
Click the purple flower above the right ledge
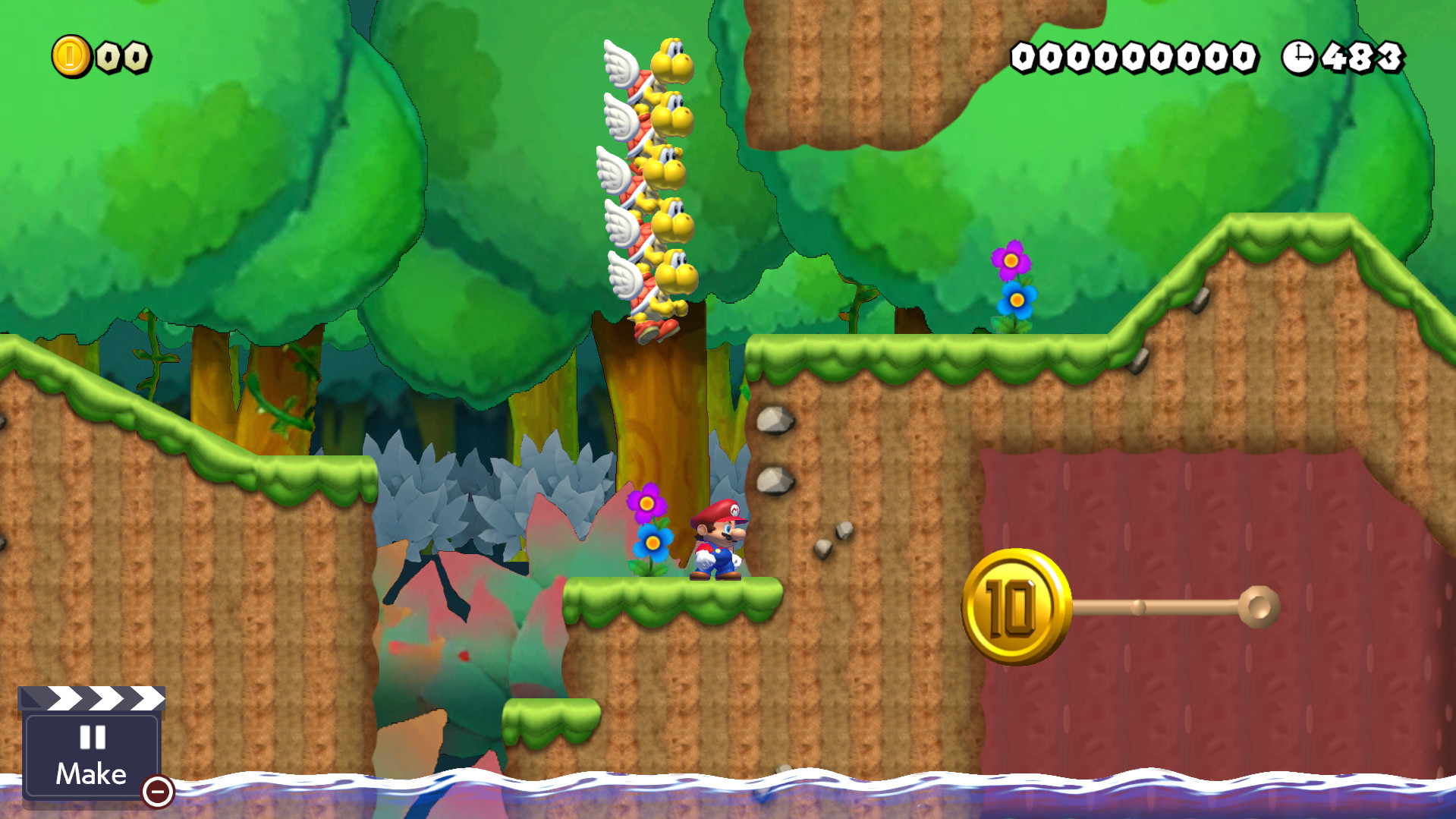pos(1010,261)
